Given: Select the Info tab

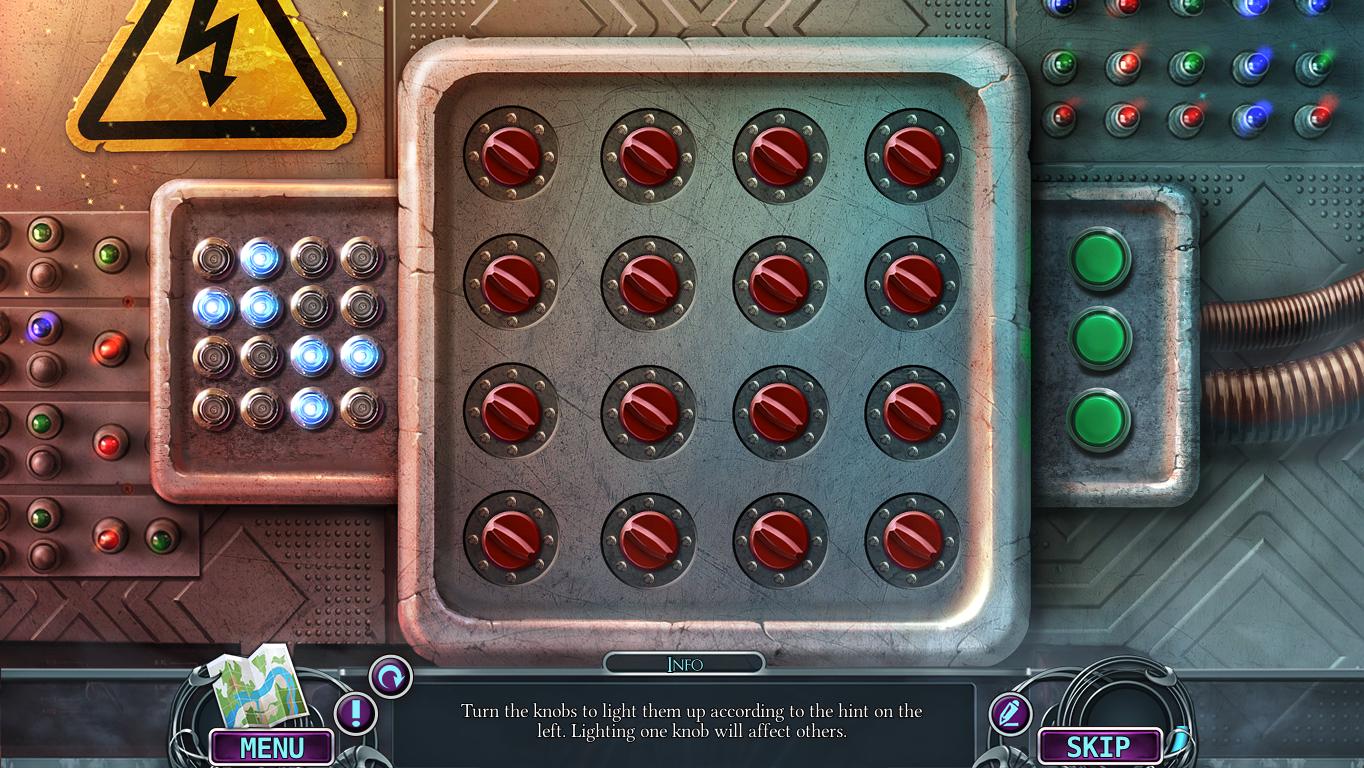Looking at the screenshot, I should point(684,664).
